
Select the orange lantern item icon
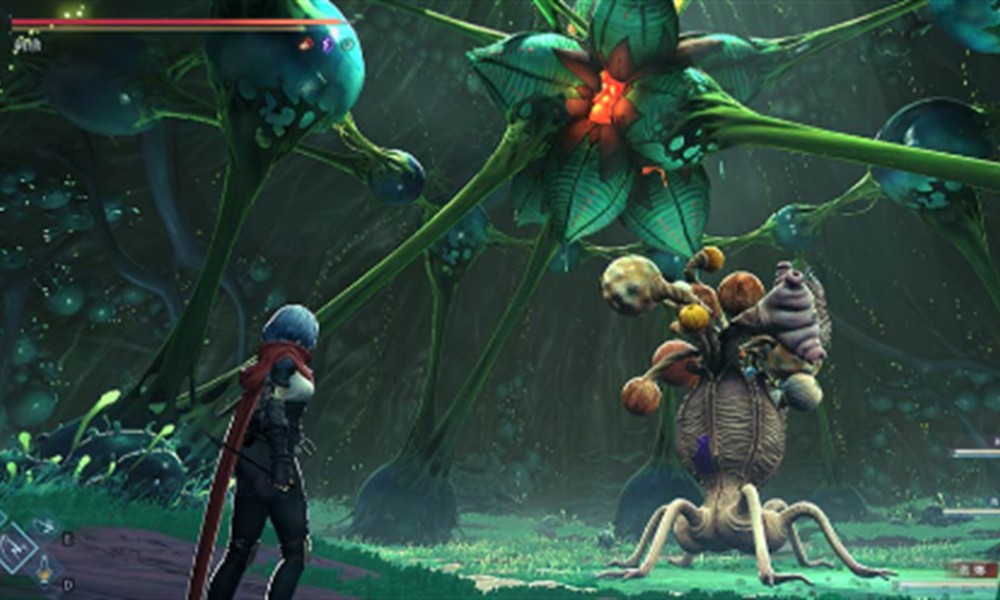click(x=45, y=573)
